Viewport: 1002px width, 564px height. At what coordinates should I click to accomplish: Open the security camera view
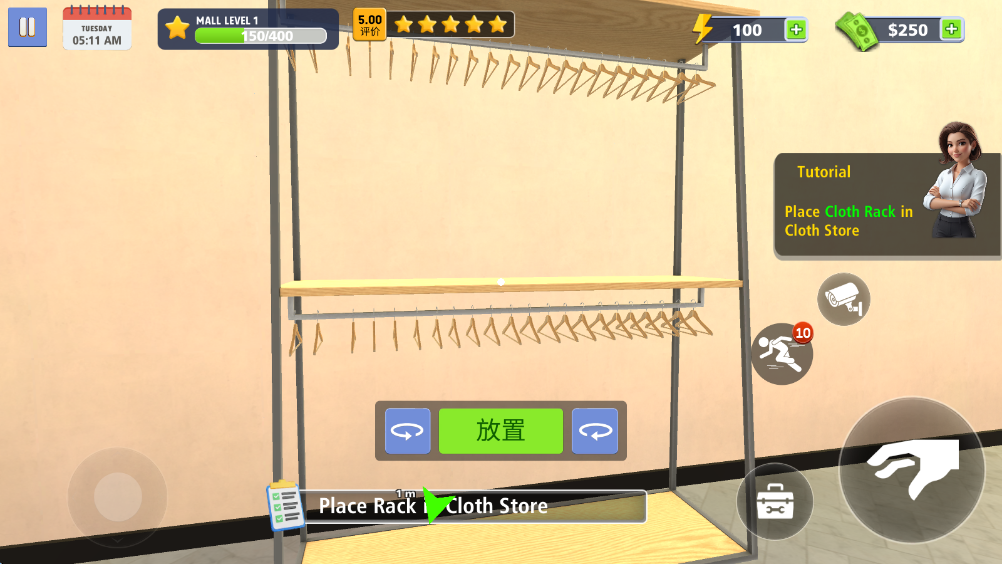[844, 298]
